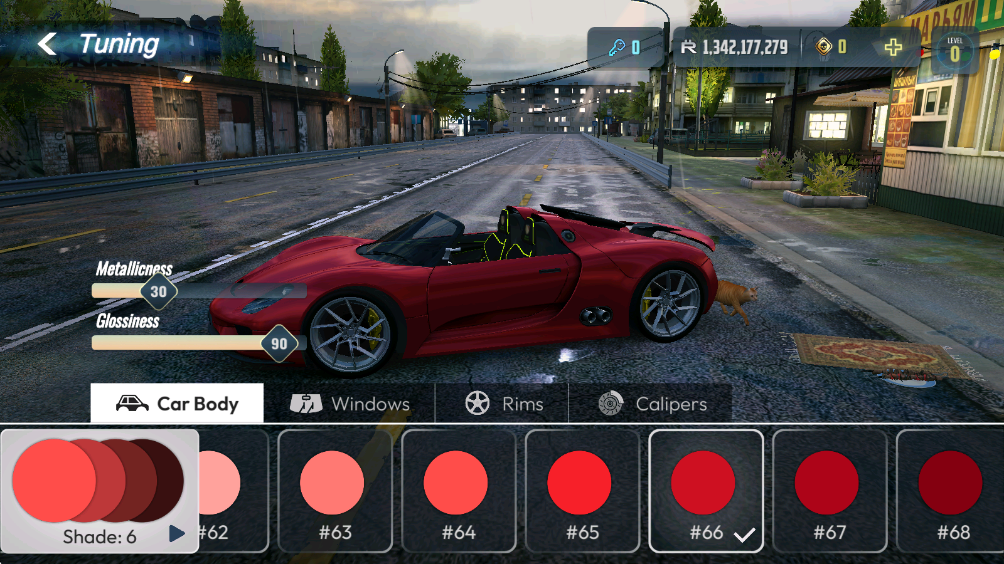Go back from the Tuning screen
This screenshot has height=564, width=1004.
(x=47, y=44)
